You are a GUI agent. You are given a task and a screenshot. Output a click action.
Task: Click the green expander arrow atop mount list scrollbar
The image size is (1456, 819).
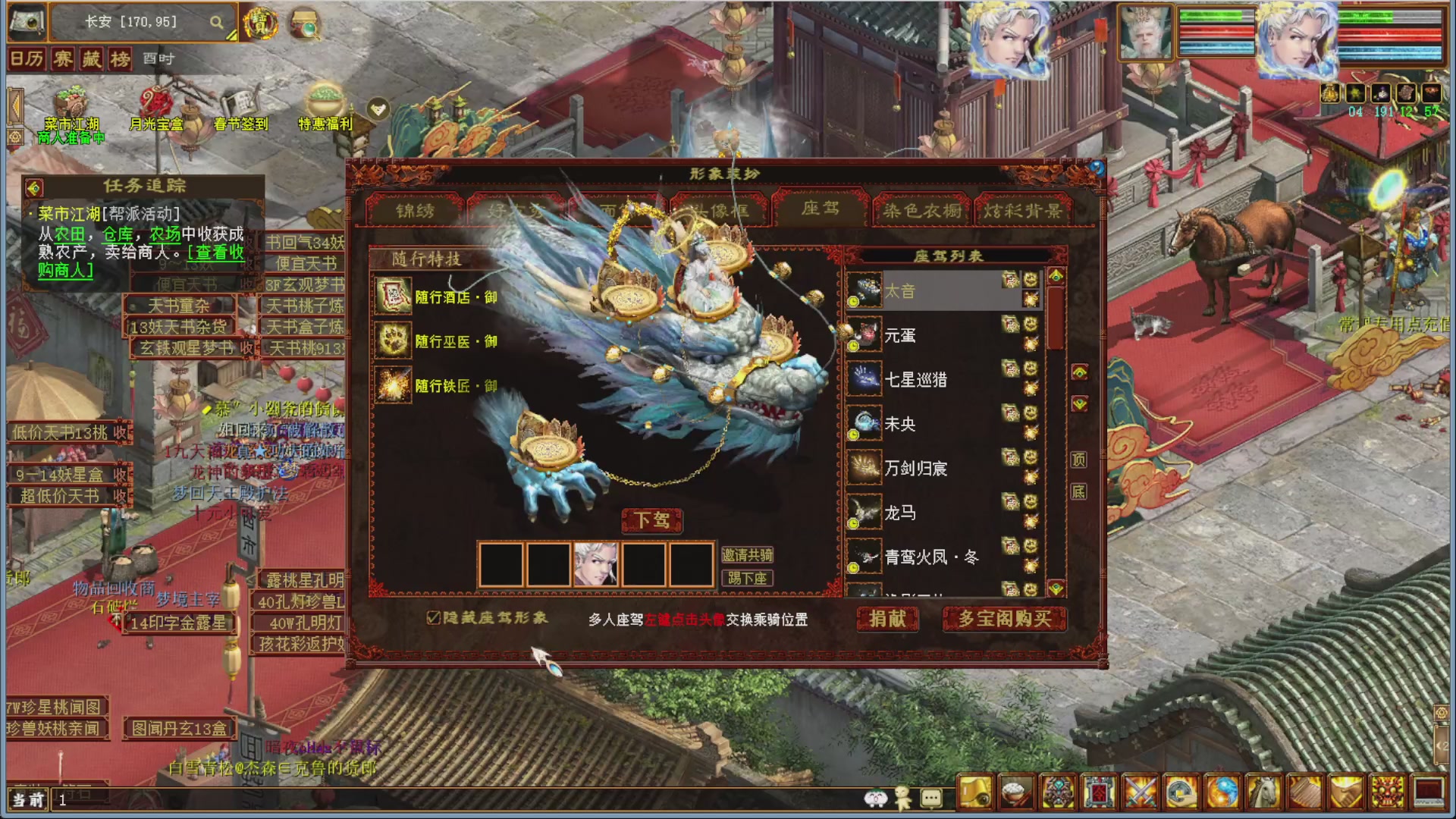1056,276
